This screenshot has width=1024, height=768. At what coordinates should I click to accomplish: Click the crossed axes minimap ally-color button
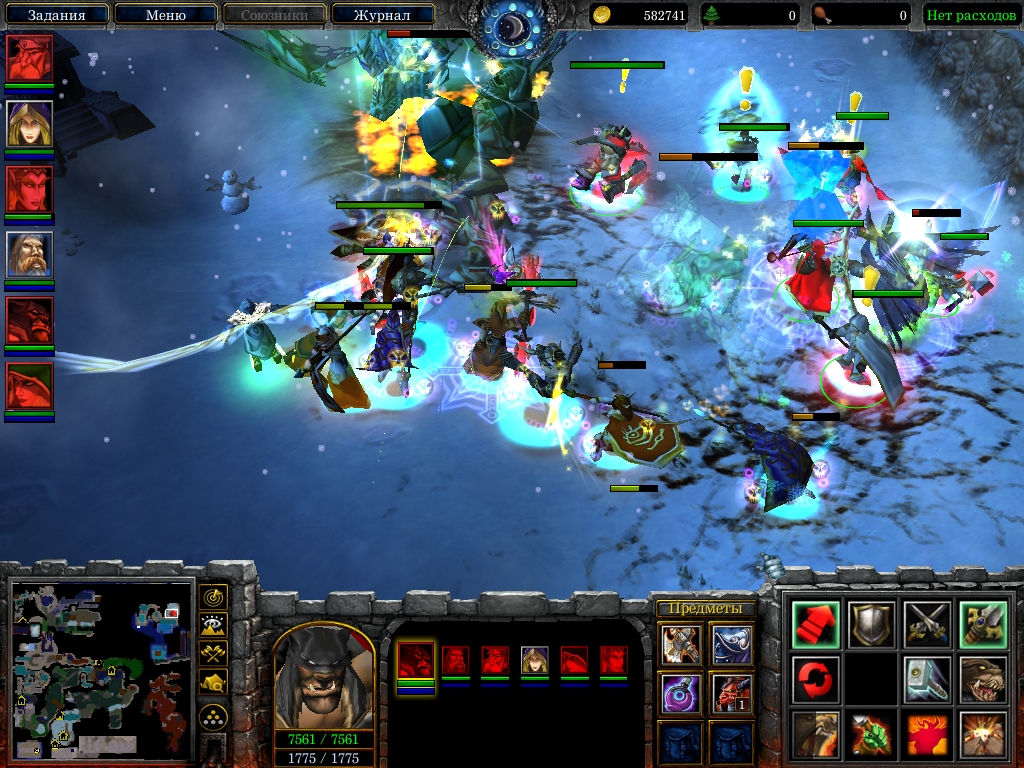213,654
